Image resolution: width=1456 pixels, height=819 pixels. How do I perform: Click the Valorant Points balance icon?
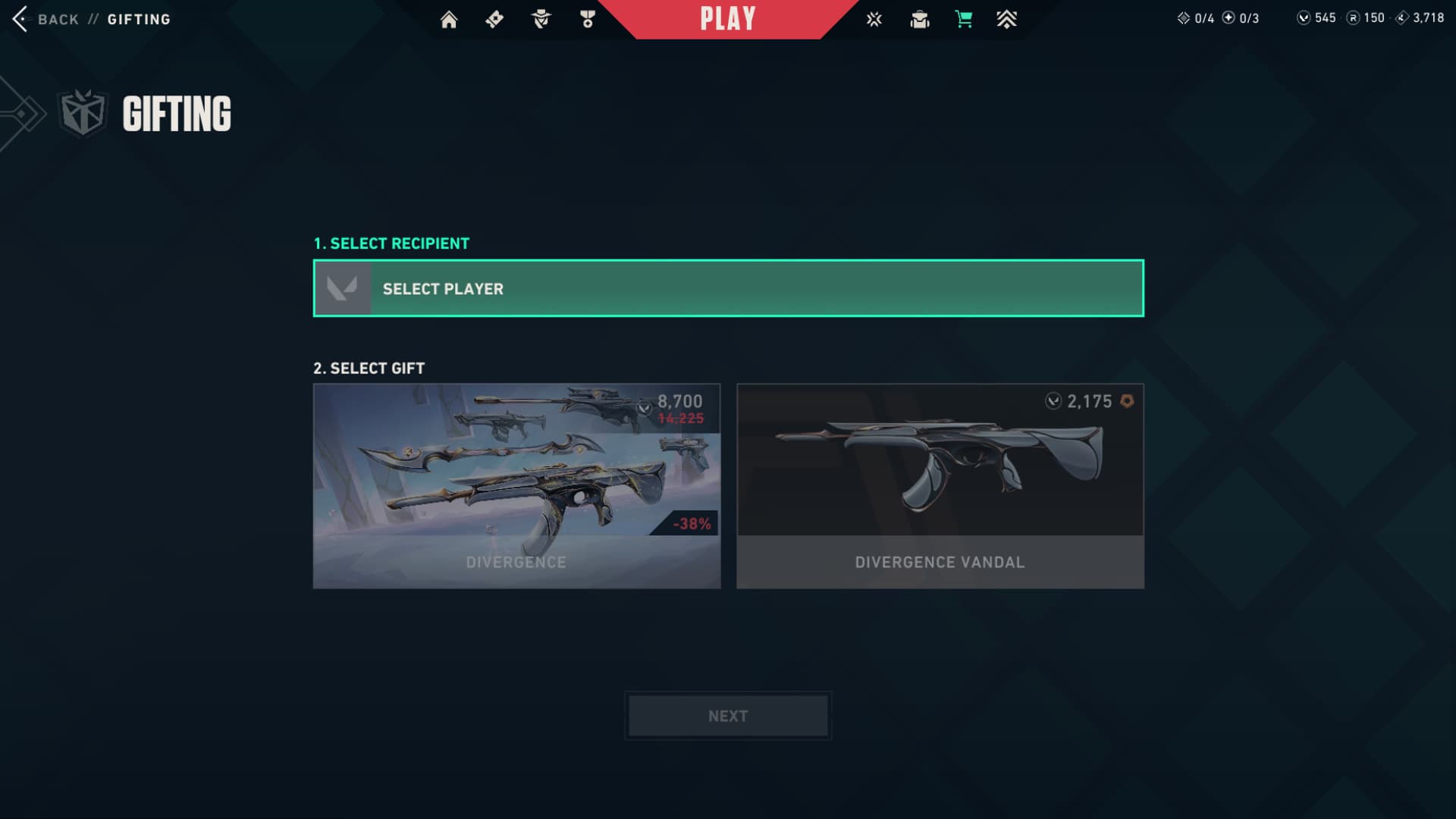pyautogui.click(x=1302, y=17)
